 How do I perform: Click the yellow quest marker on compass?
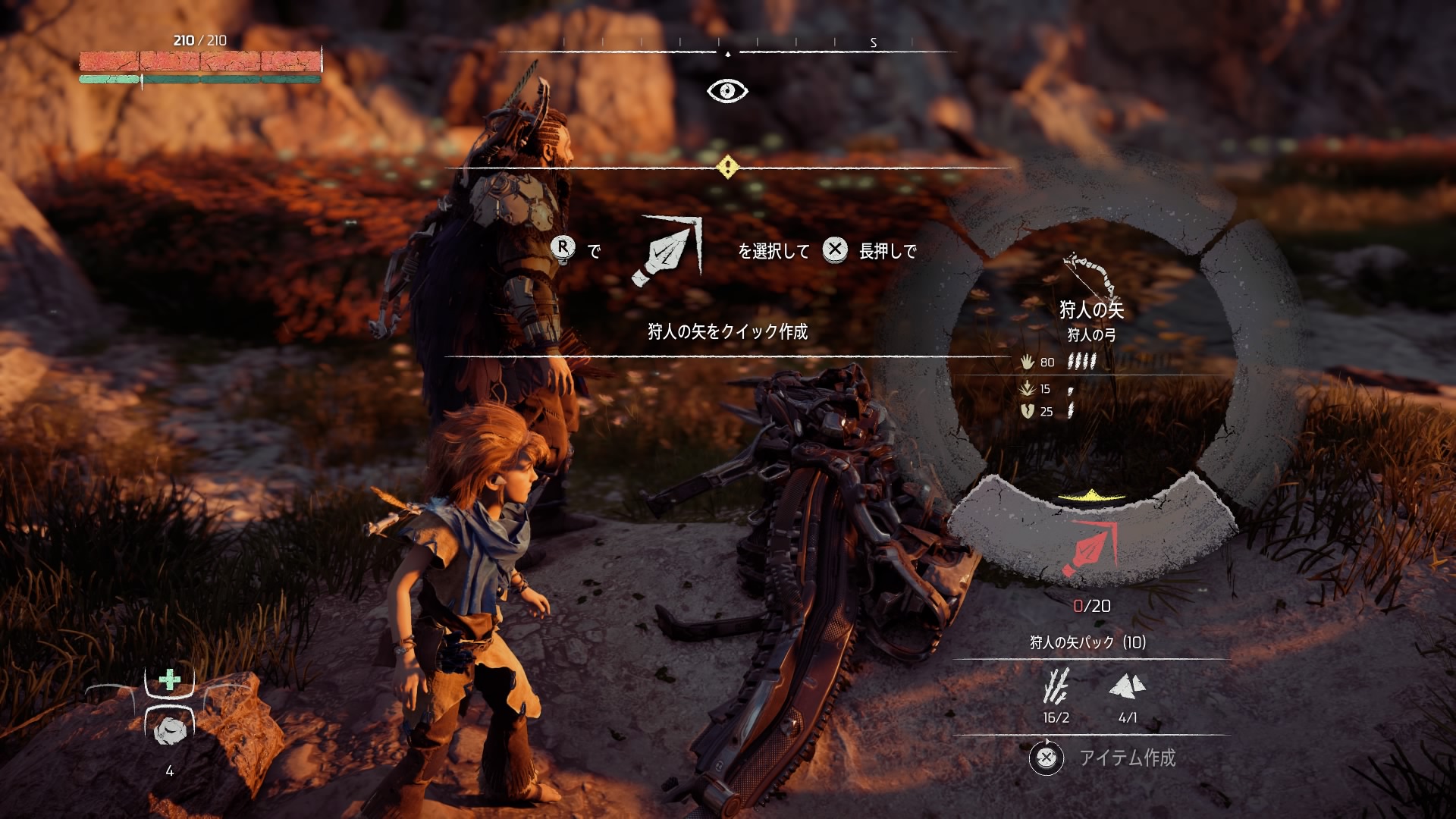pos(727,167)
